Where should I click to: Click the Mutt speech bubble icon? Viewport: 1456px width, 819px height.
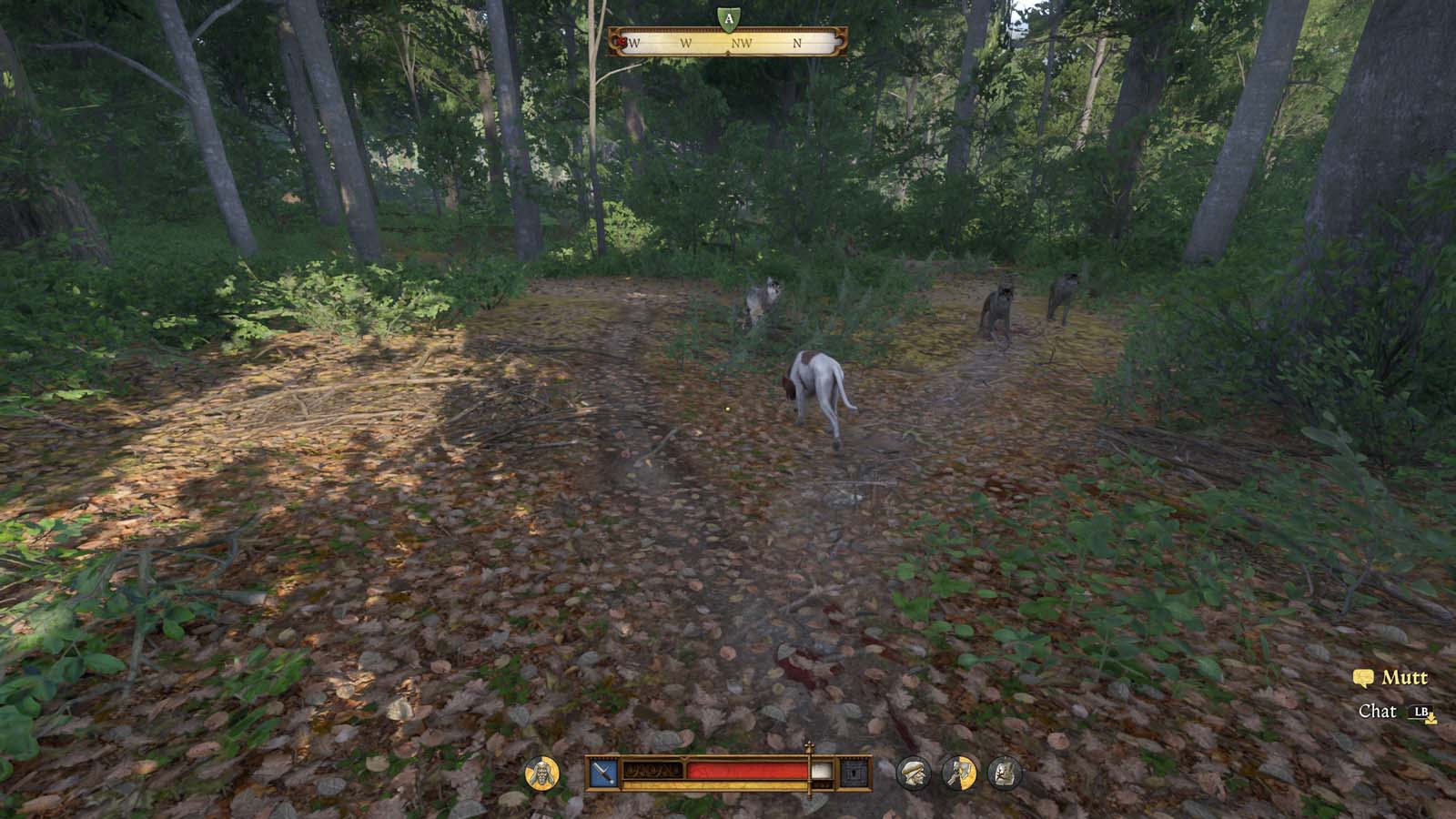[x=1363, y=677]
